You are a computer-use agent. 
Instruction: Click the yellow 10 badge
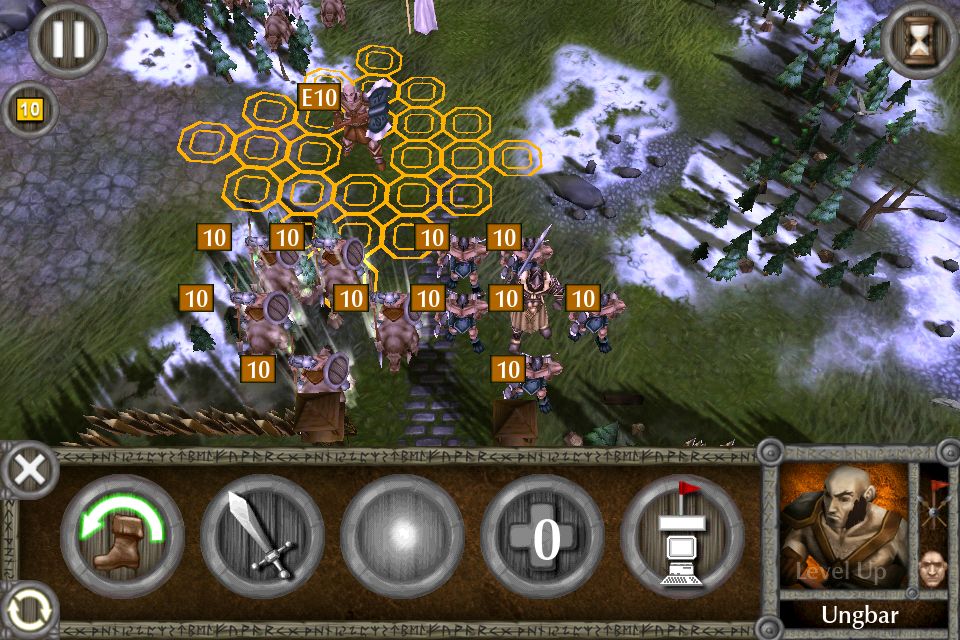point(29,108)
